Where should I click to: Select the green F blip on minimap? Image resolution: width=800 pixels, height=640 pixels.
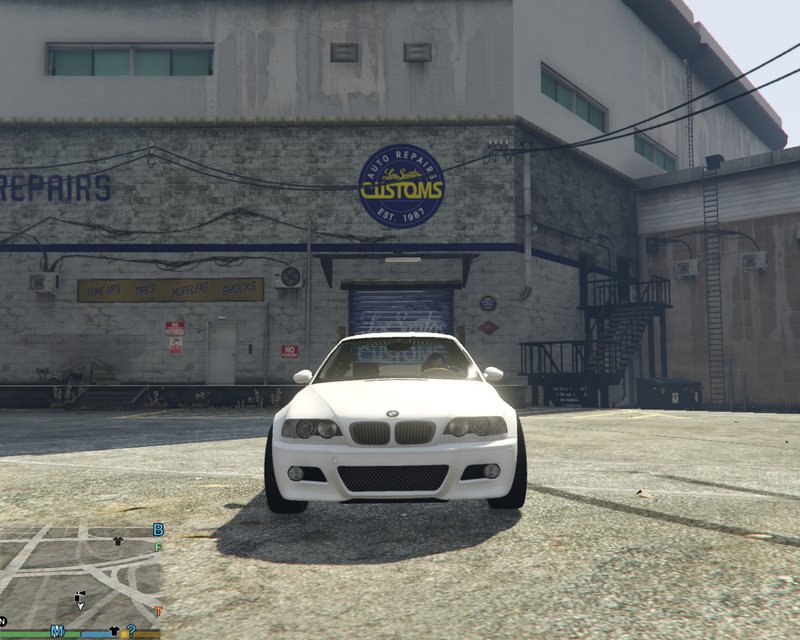tap(158, 546)
